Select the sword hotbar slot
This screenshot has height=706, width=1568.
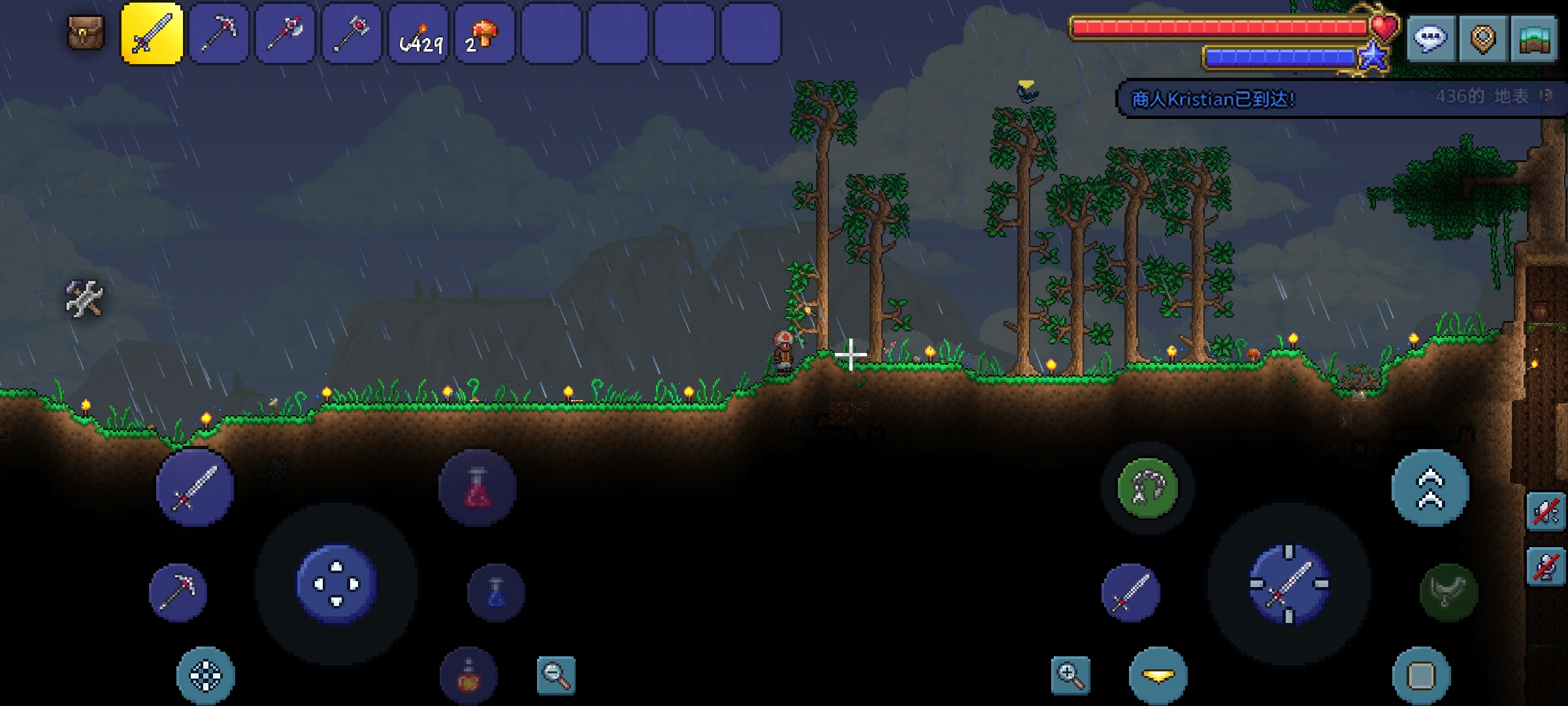tap(152, 33)
